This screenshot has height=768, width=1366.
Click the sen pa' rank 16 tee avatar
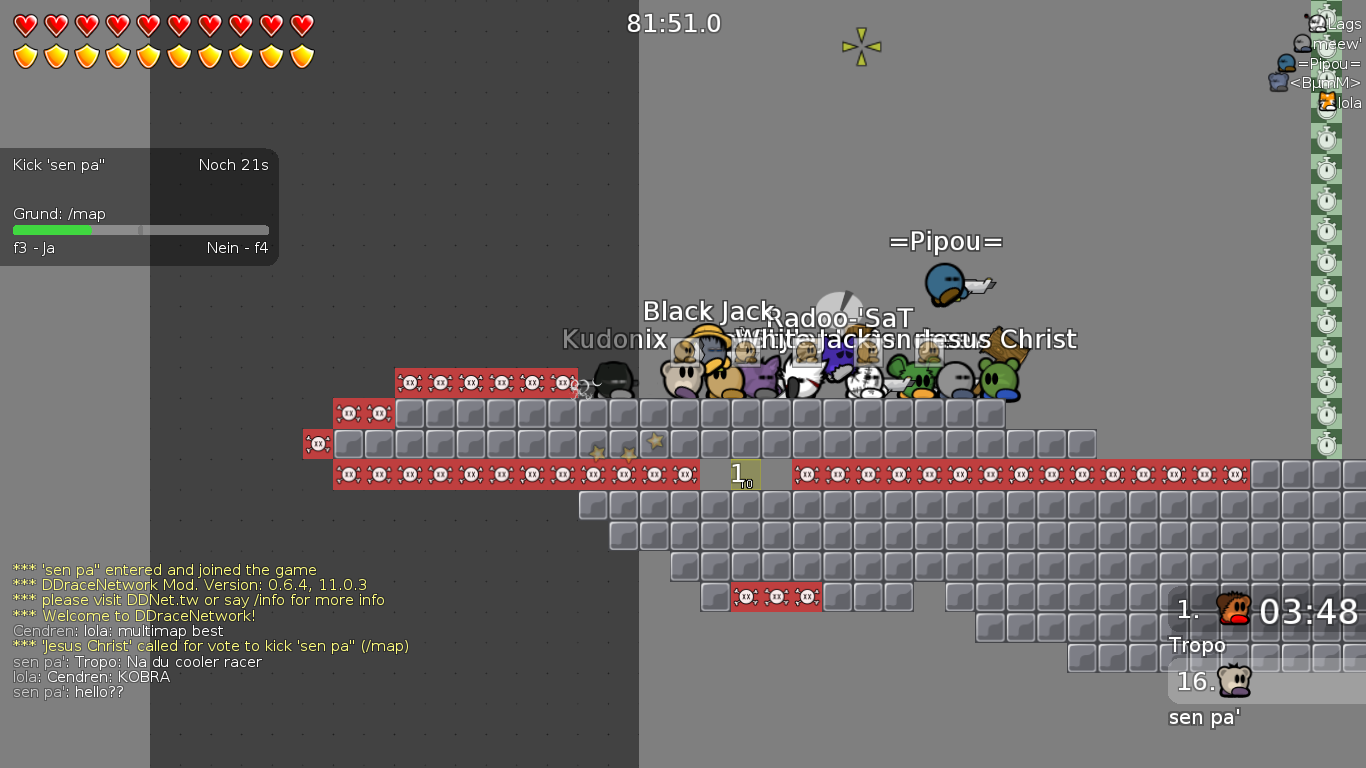coord(1234,681)
